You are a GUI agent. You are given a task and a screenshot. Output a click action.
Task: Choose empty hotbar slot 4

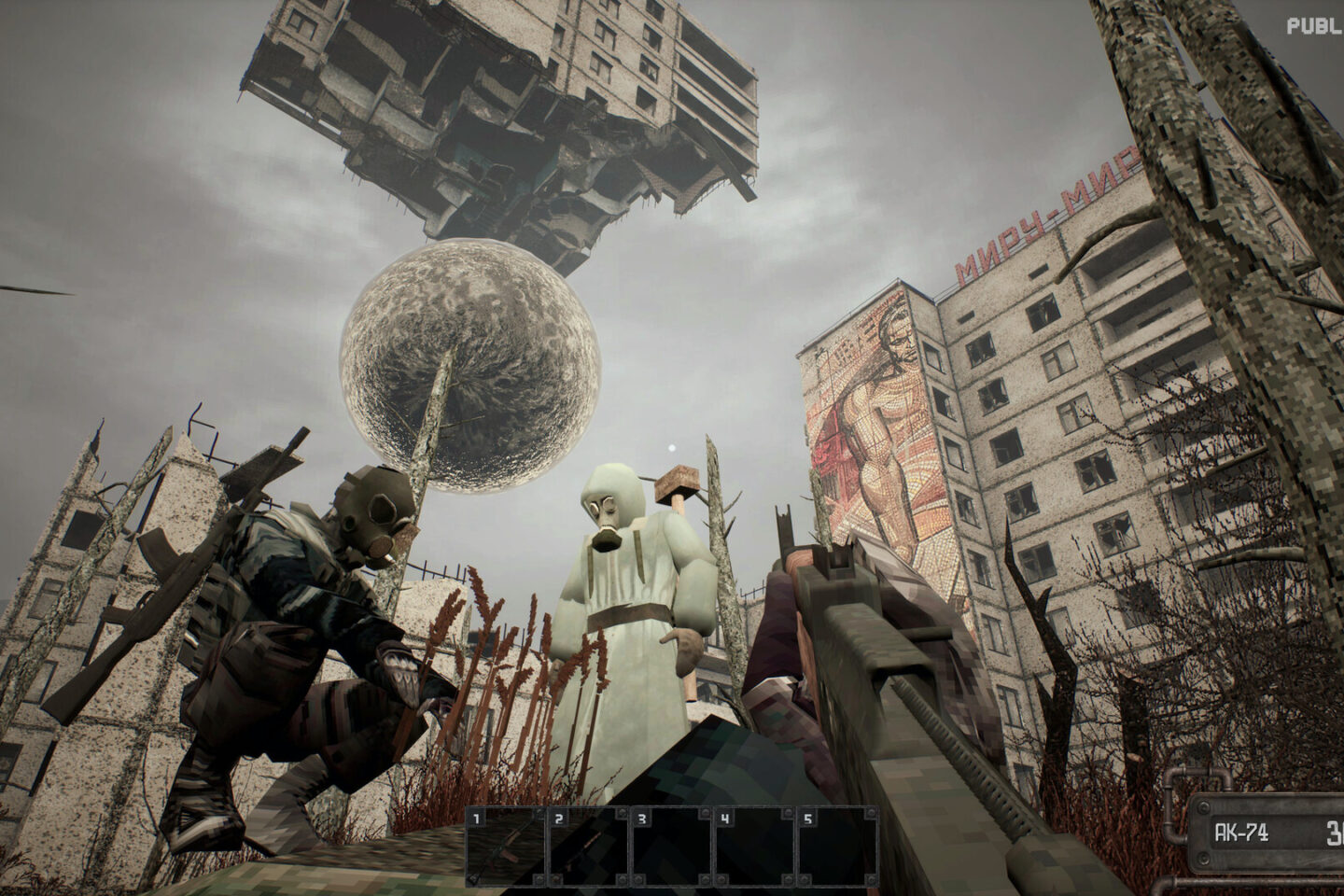coord(754,847)
